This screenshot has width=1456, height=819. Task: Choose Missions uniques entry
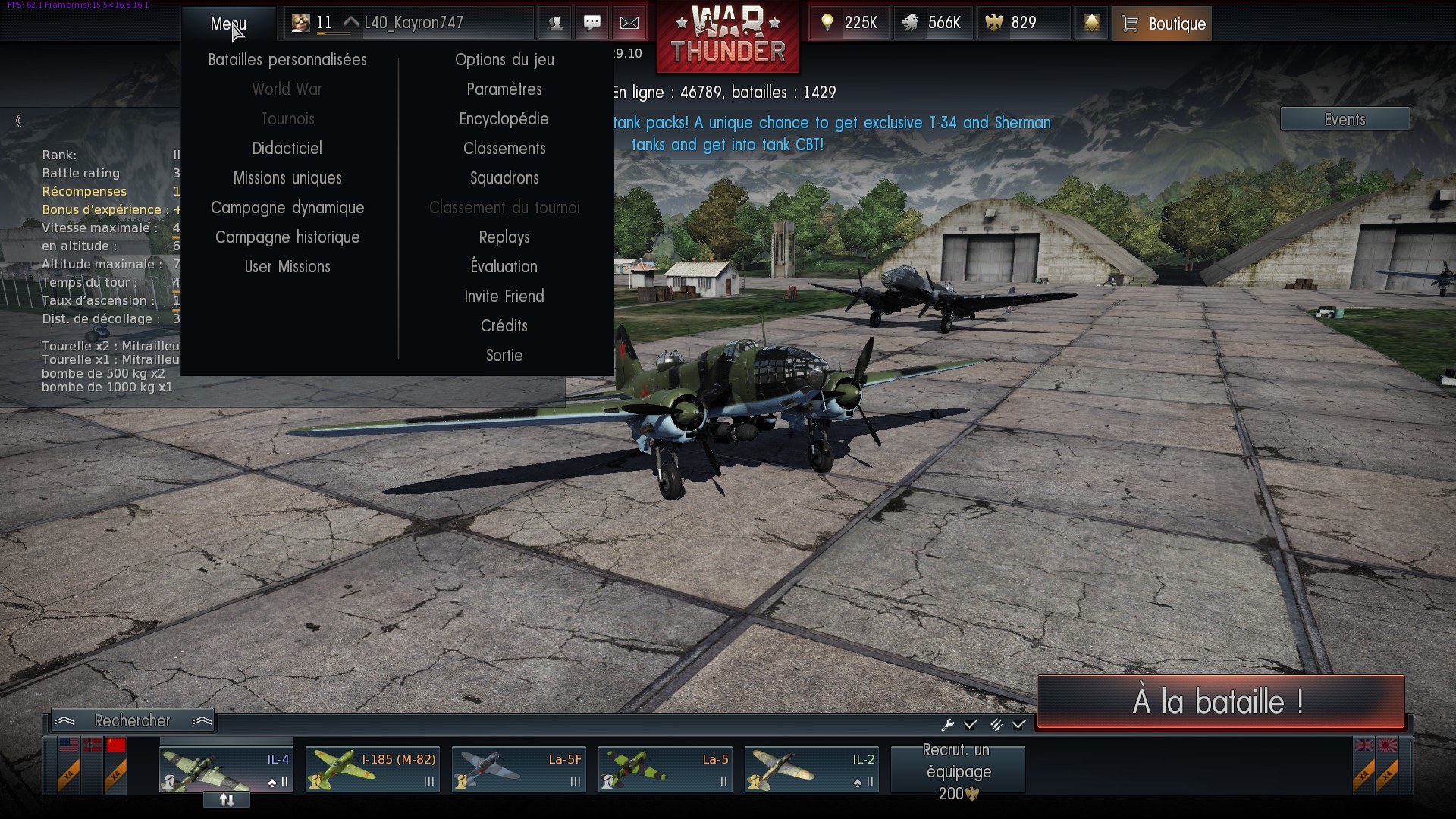[x=287, y=178]
